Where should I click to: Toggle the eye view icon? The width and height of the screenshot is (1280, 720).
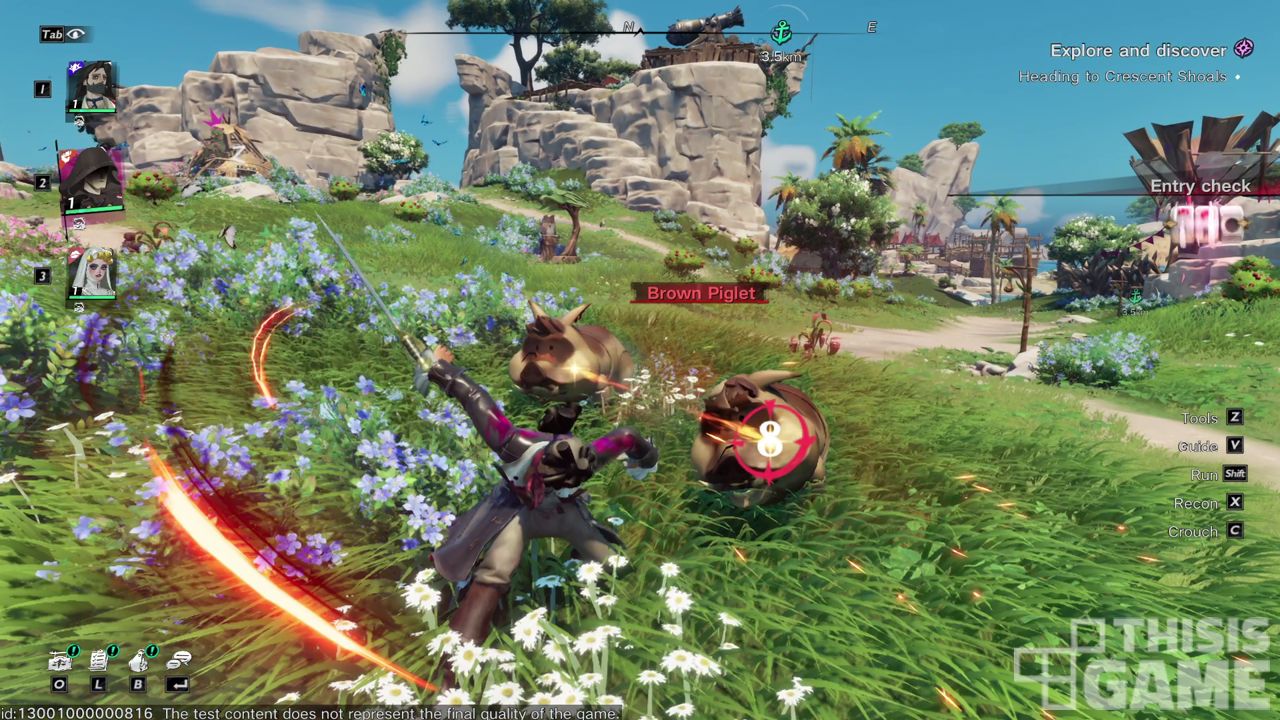click(x=77, y=34)
